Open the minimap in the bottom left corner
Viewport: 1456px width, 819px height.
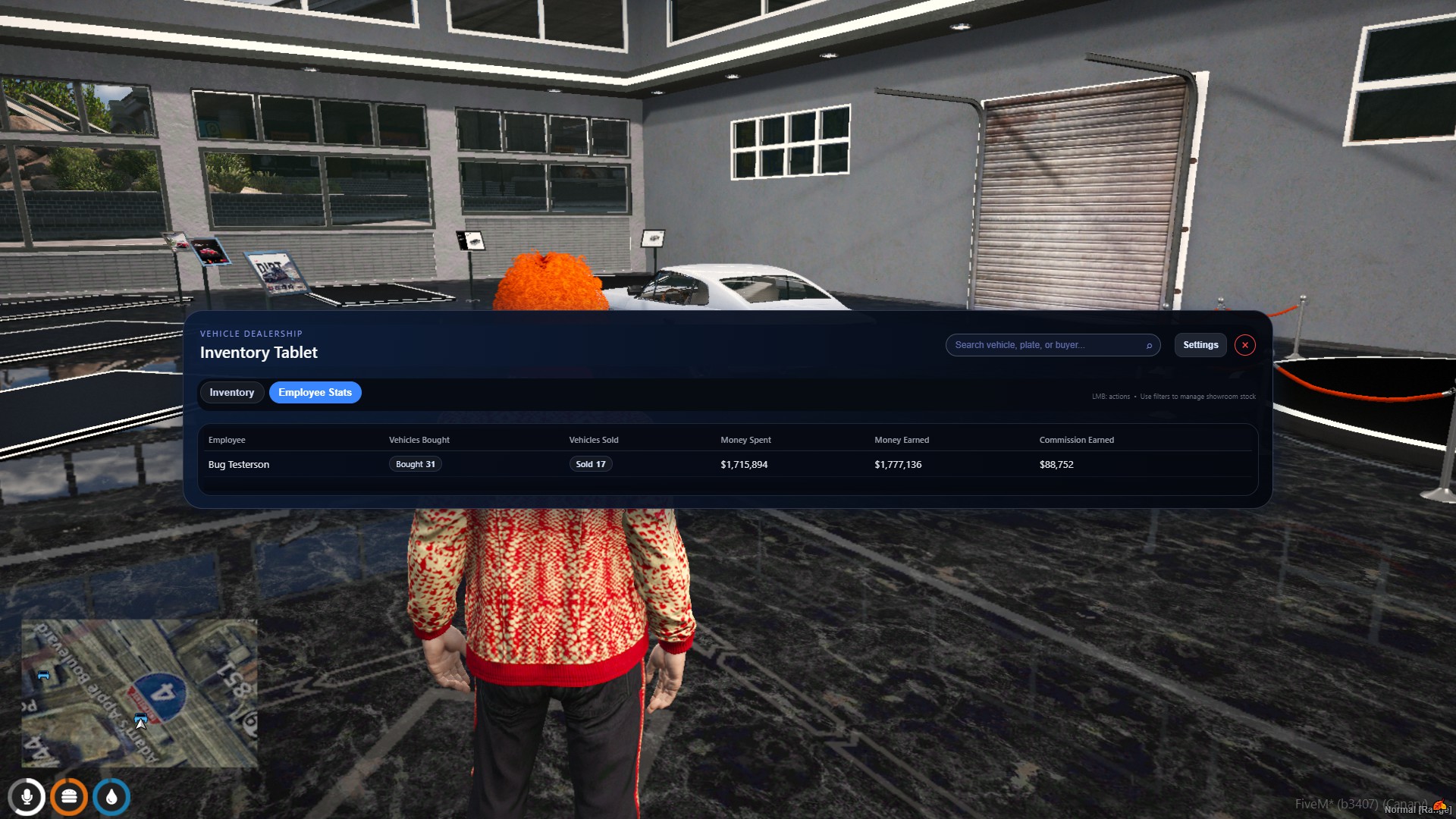(140, 692)
